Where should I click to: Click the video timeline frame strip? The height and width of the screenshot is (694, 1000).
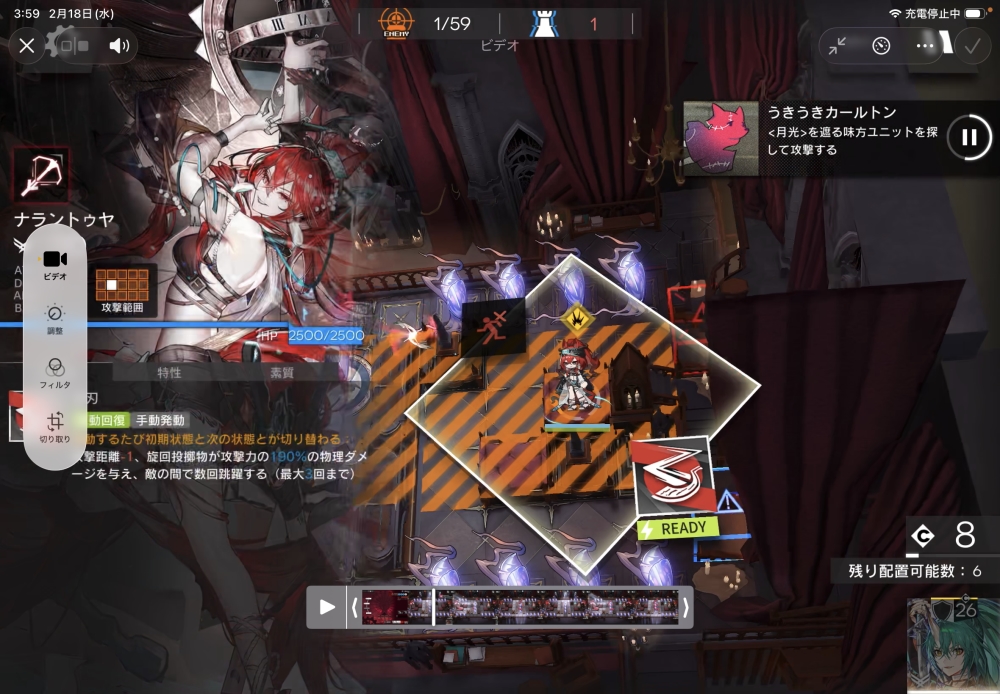pyautogui.click(x=518, y=607)
